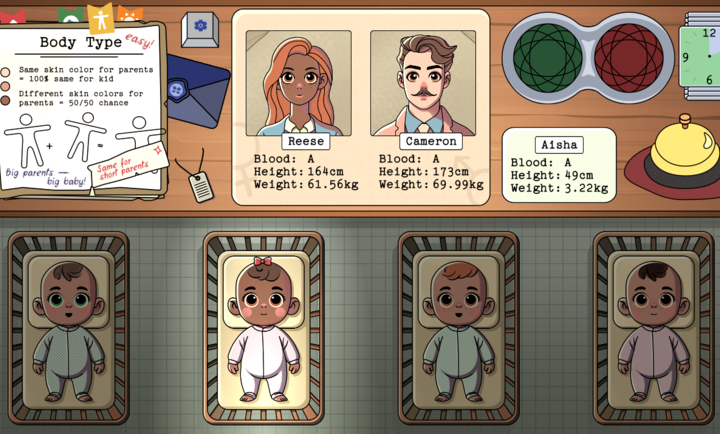
Task: Open the settings gear keycap
Action: click(200, 26)
